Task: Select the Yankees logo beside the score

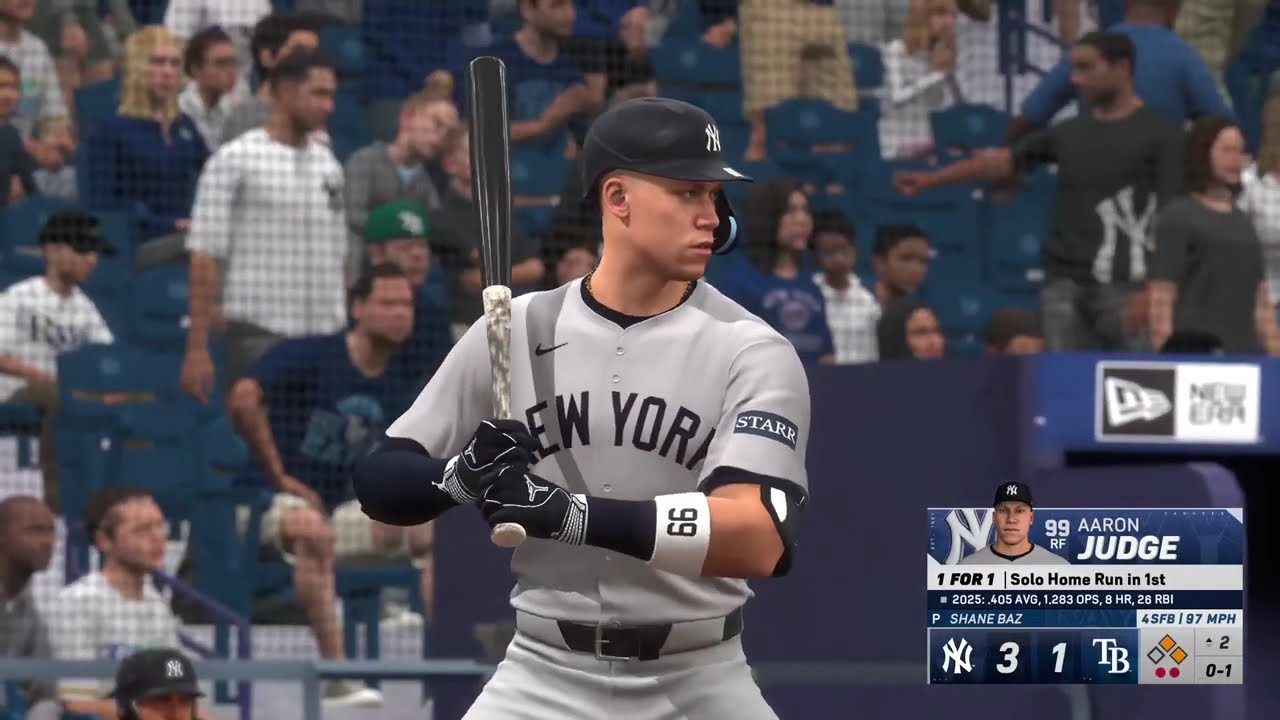Action: [957, 657]
